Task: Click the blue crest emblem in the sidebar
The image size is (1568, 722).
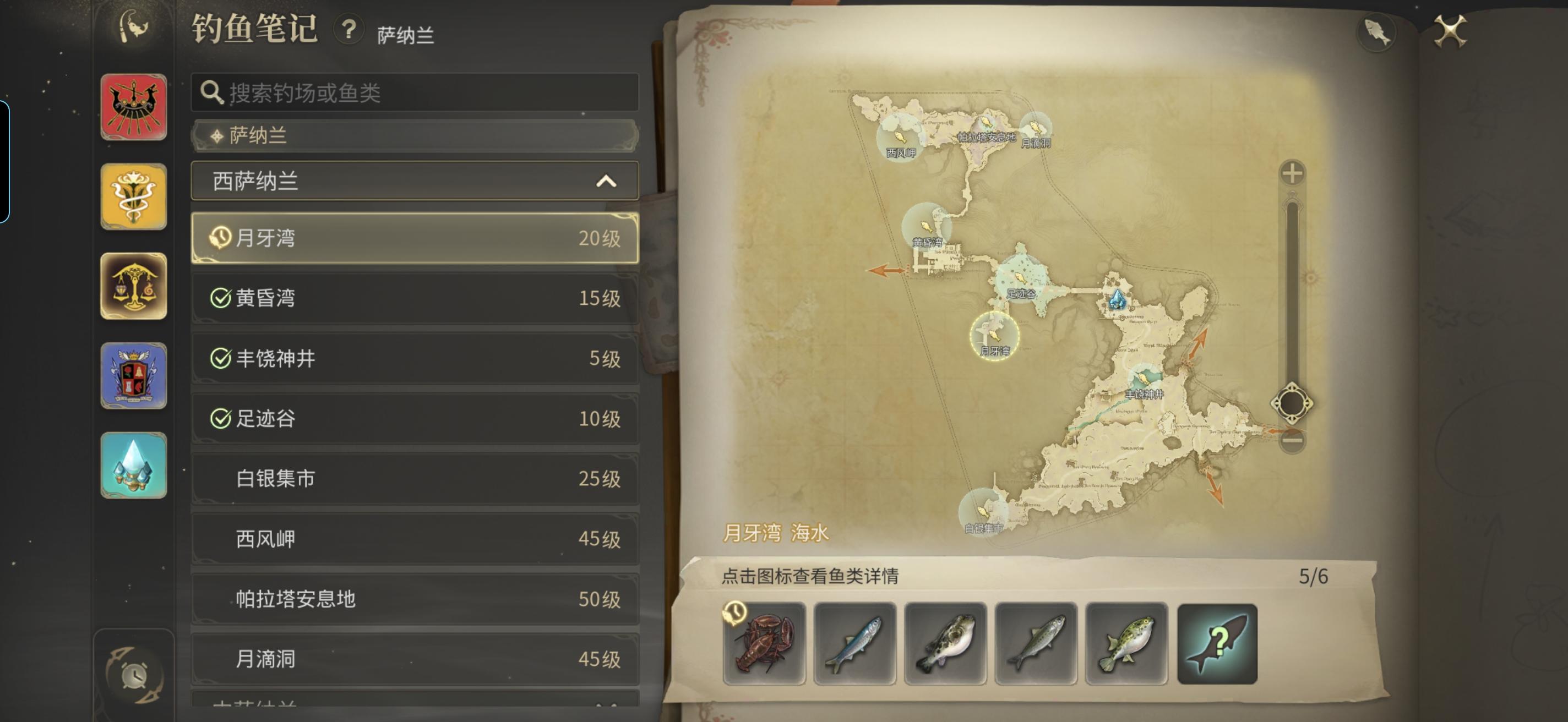Action: (134, 376)
